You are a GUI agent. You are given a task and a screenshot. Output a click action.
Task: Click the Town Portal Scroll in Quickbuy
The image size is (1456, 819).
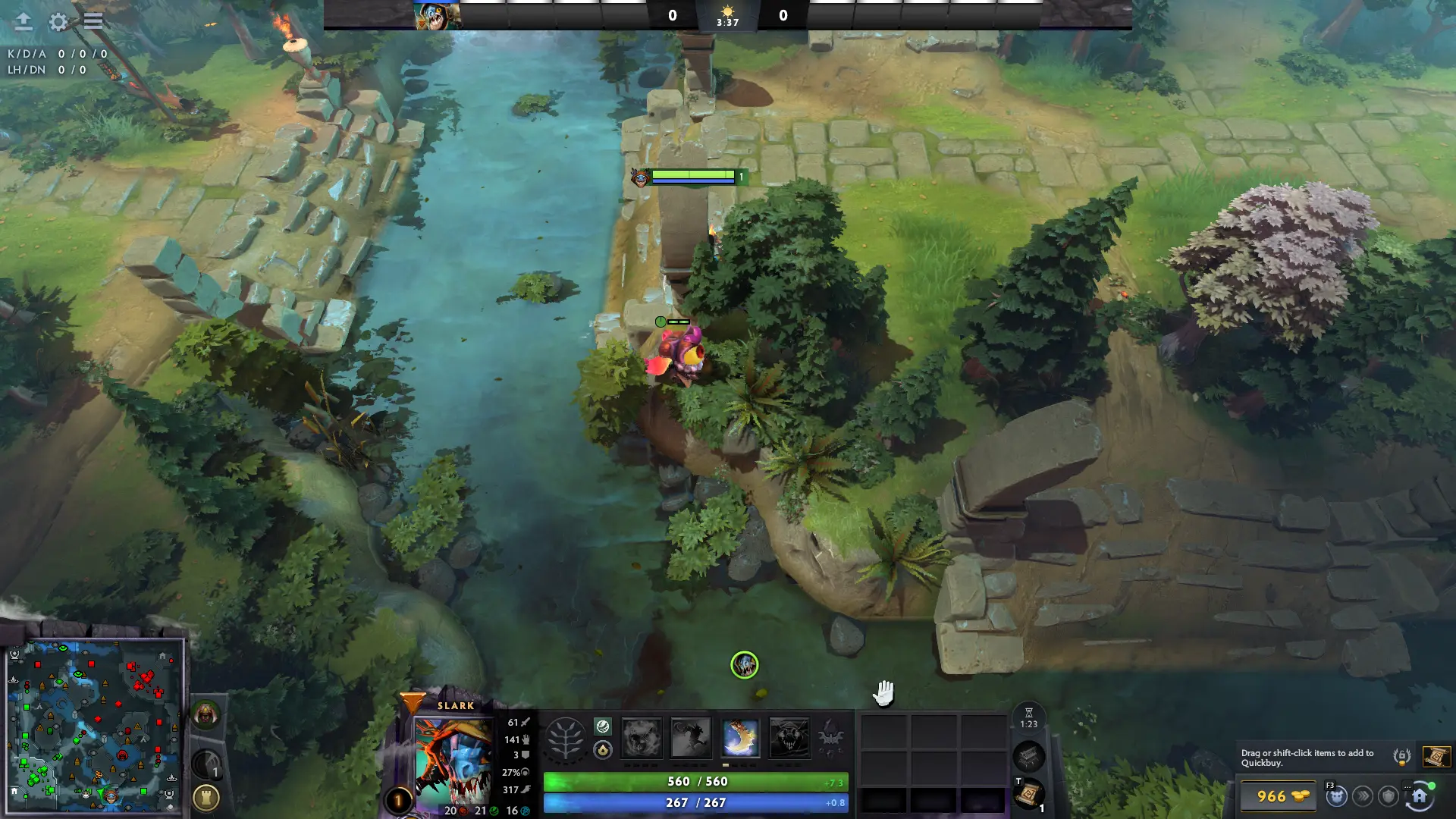1436,756
